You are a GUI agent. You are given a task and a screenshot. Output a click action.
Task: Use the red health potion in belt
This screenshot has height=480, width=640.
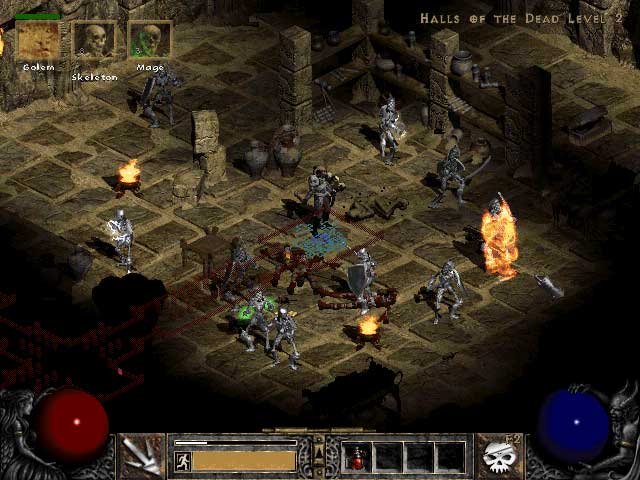[x=356, y=457]
